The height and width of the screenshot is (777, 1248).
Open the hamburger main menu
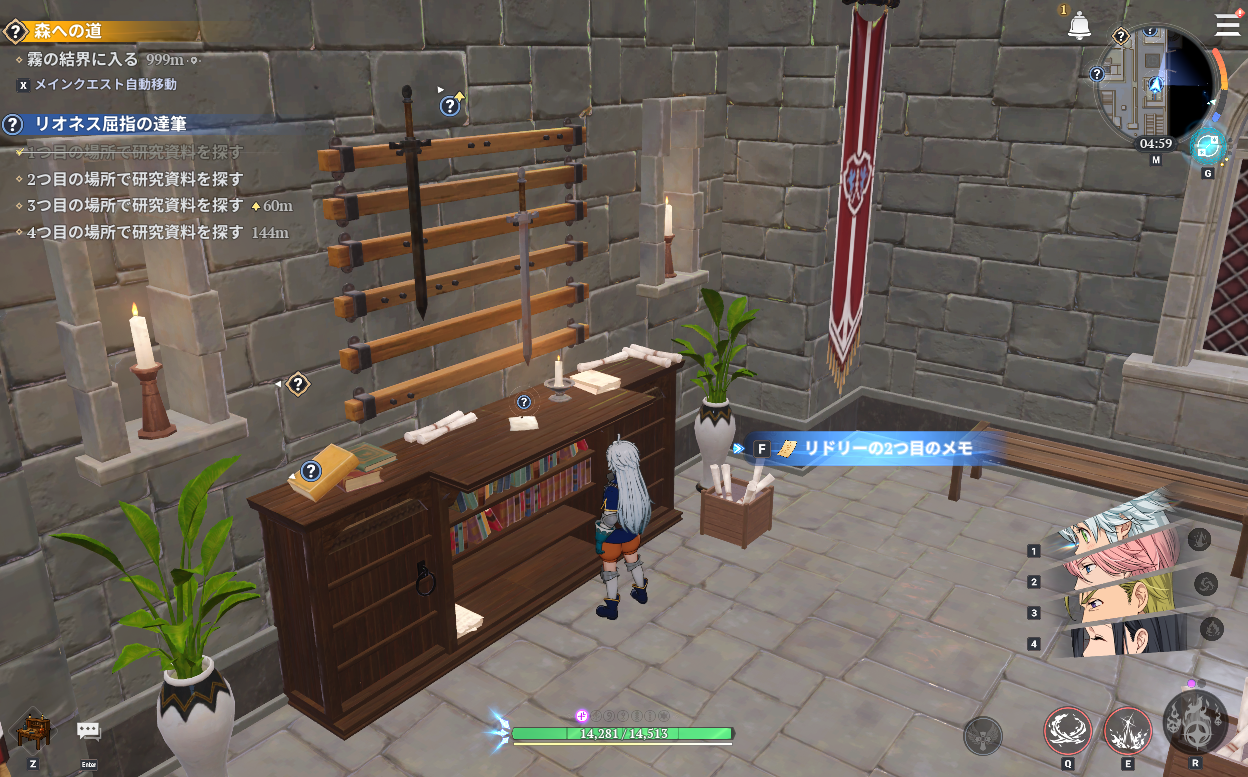1227,24
